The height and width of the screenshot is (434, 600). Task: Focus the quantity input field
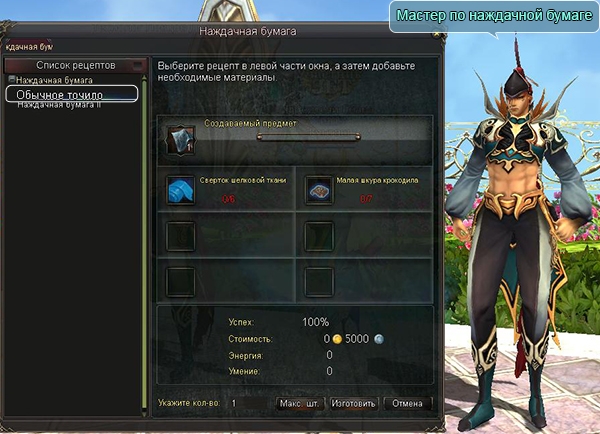pos(248,404)
